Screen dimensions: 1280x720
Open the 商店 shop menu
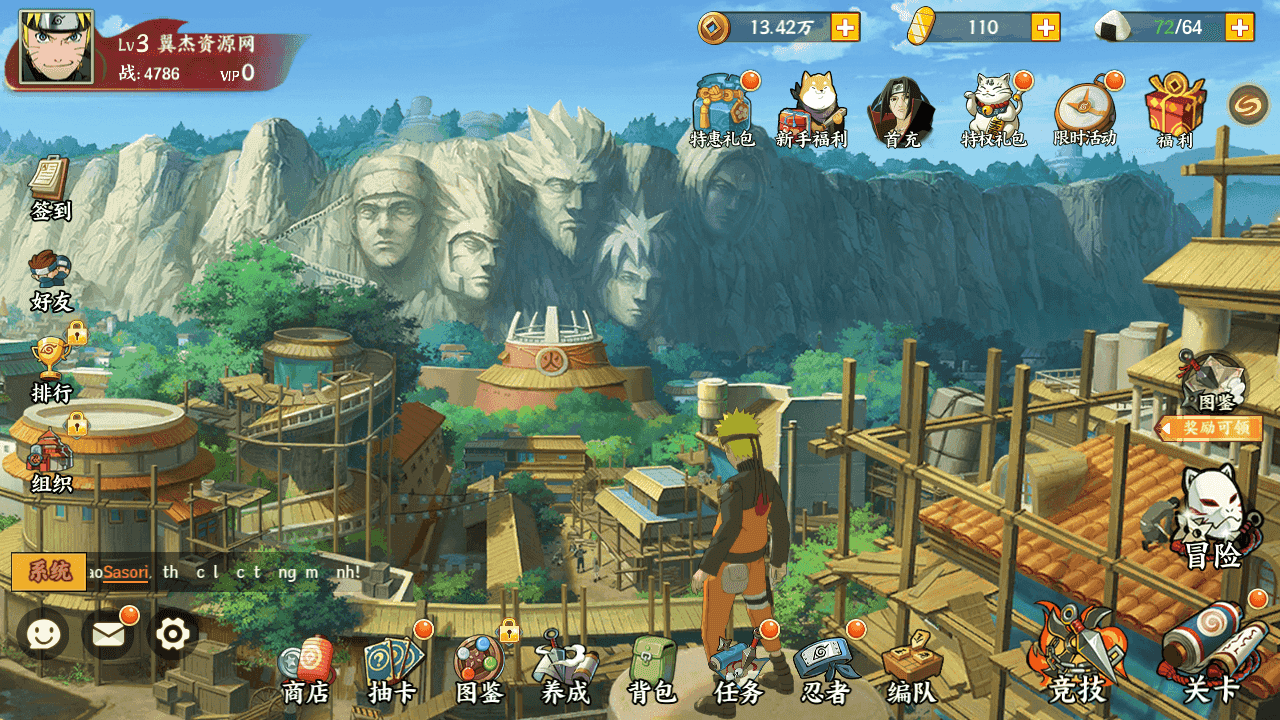click(x=306, y=668)
